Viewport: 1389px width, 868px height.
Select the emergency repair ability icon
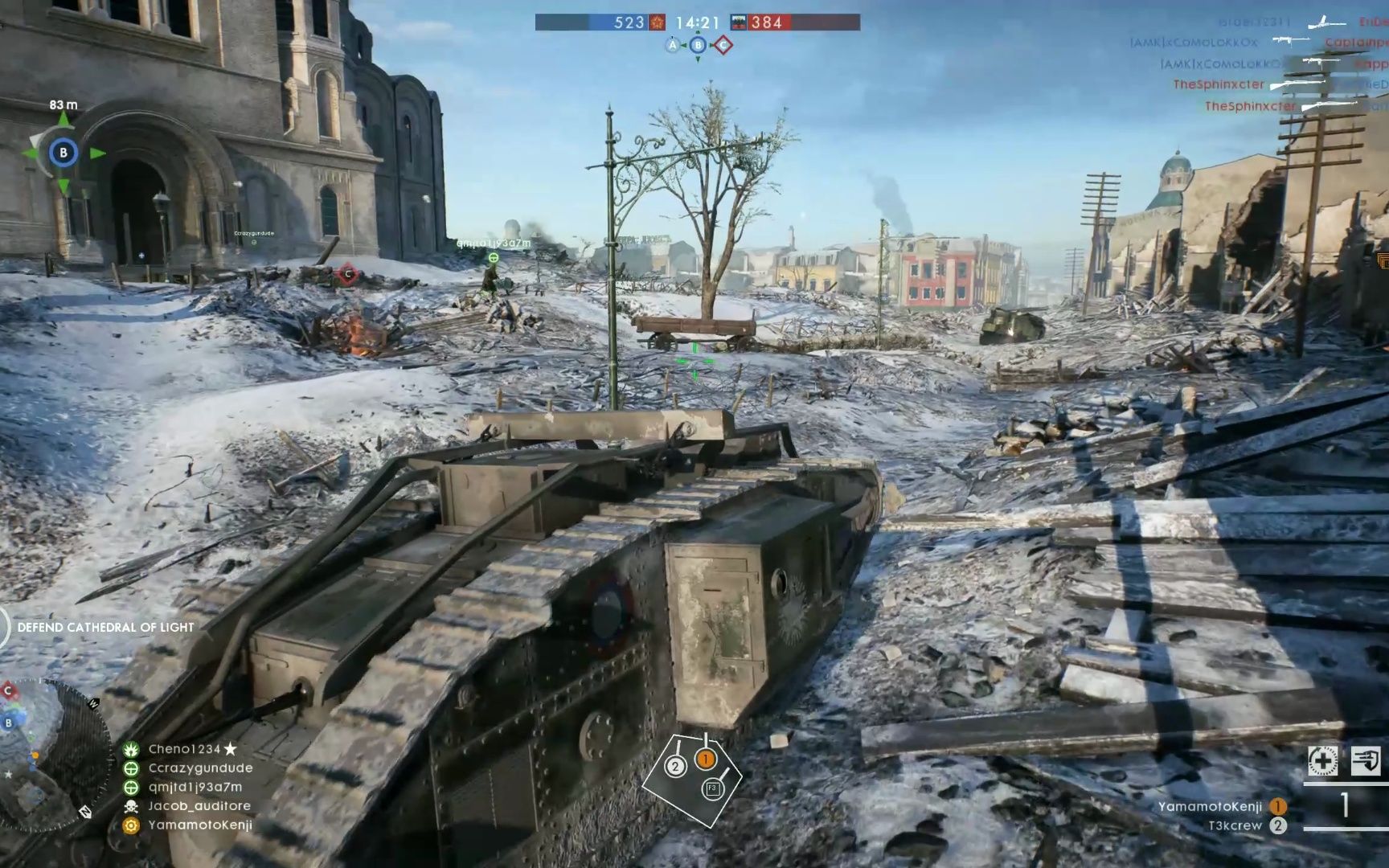point(1322,760)
